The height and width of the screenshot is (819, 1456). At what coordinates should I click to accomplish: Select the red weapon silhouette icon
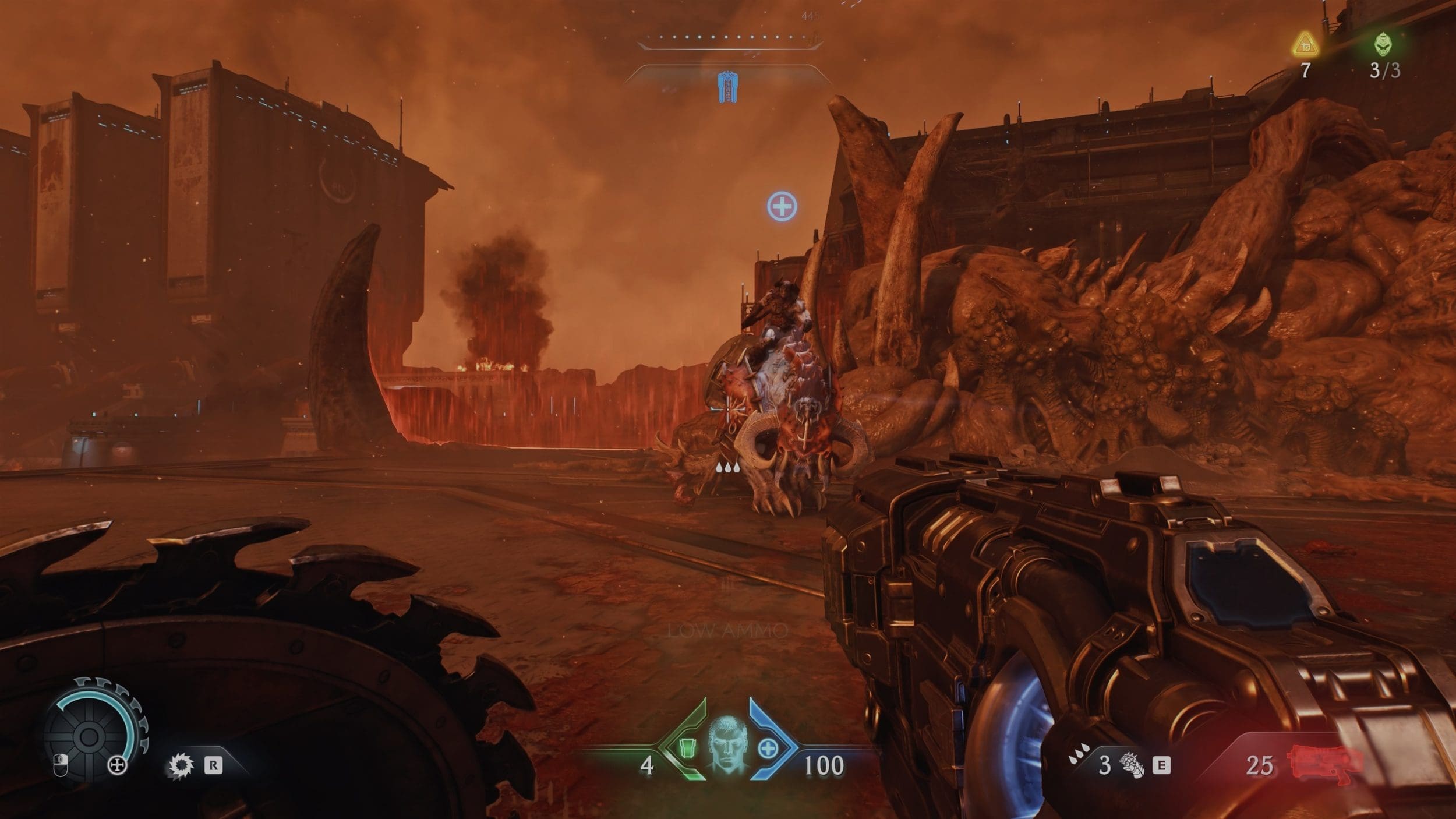click(1326, 763)
